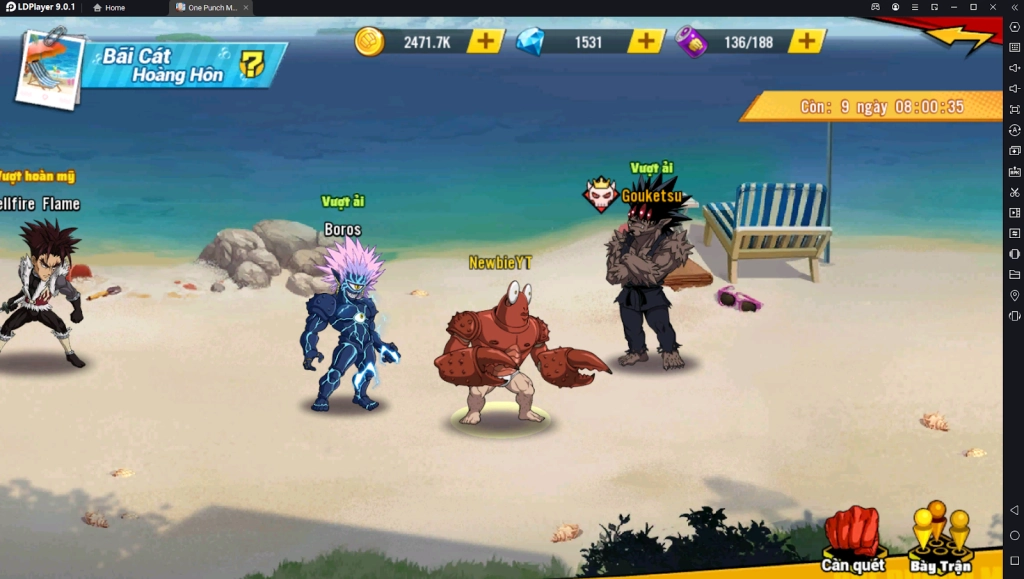Open the Bày Trận formation button

coord(940,537)
